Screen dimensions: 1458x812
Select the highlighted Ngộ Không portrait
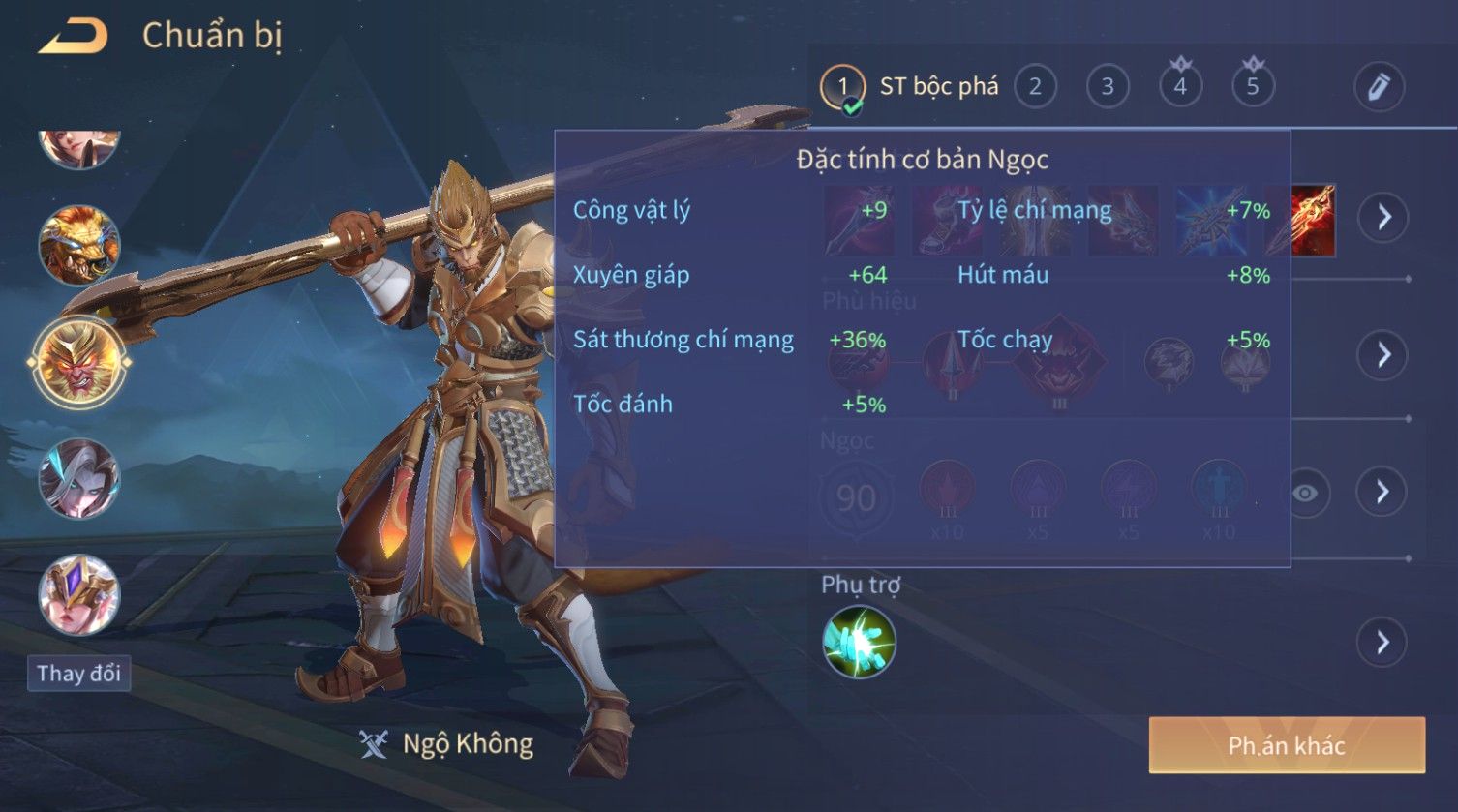tap(78, 362)
